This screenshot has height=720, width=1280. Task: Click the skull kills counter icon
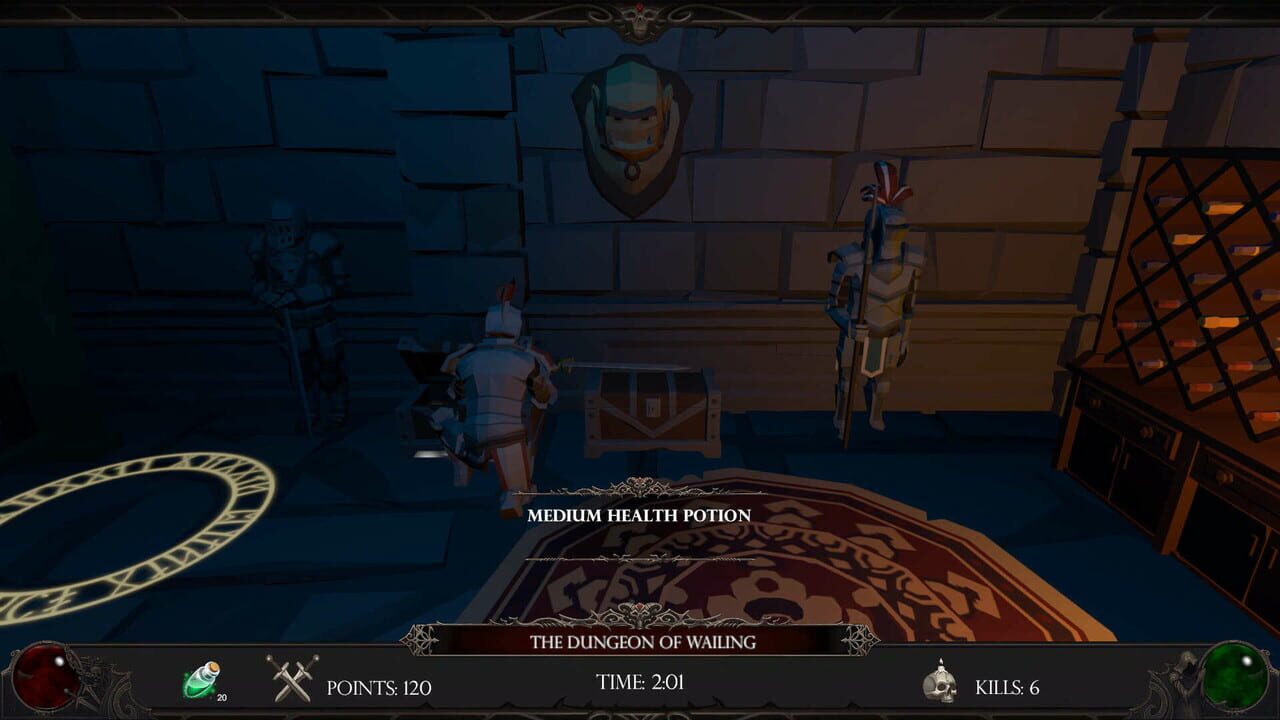pyautogui.click(x=938, y=684)
